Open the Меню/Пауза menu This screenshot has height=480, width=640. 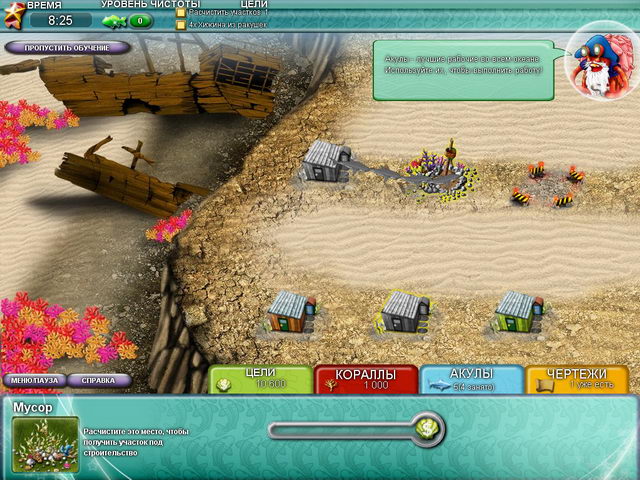pos(33,380)
